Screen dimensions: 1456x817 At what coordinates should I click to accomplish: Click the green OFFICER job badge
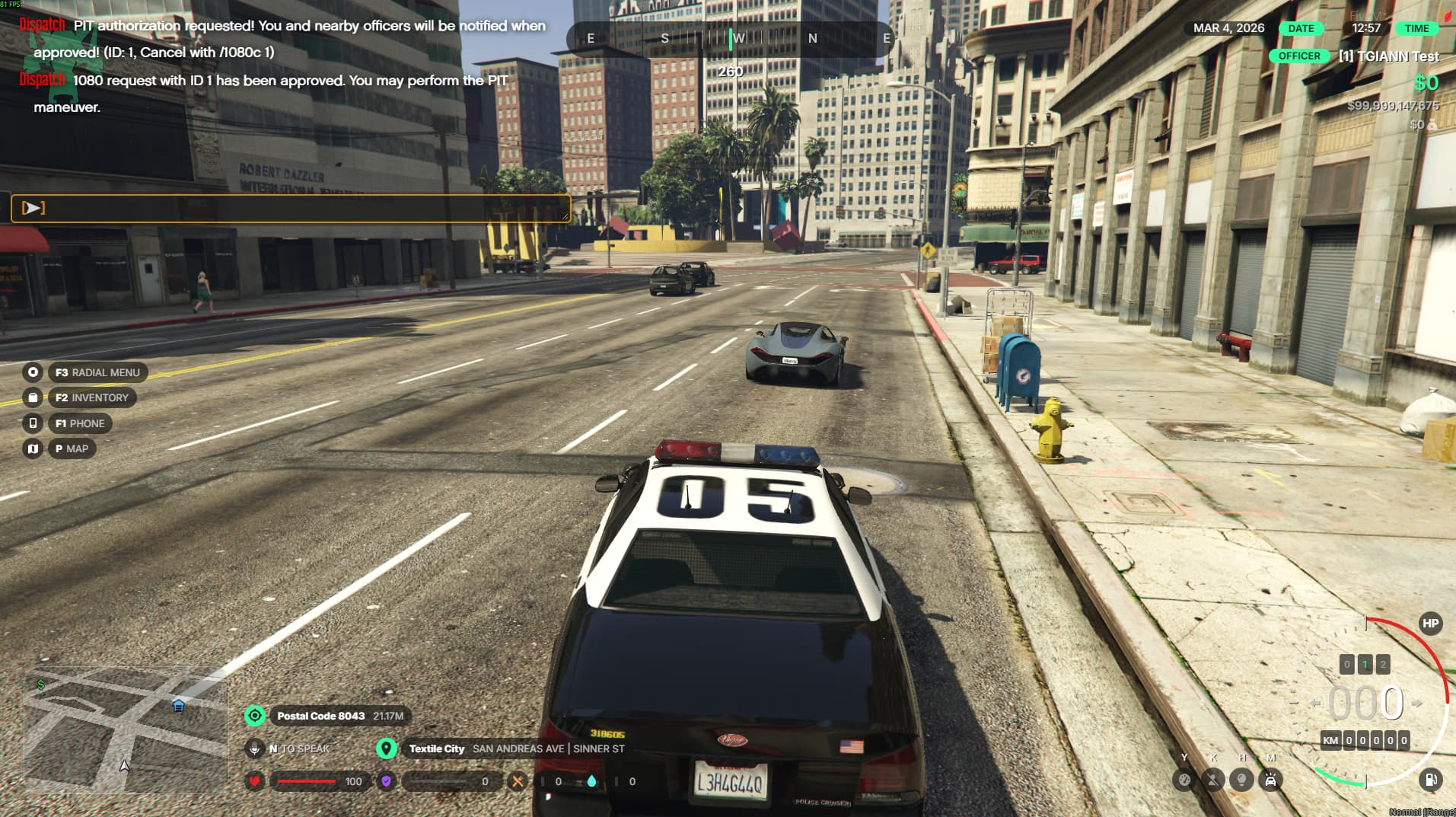[1299, 56]
